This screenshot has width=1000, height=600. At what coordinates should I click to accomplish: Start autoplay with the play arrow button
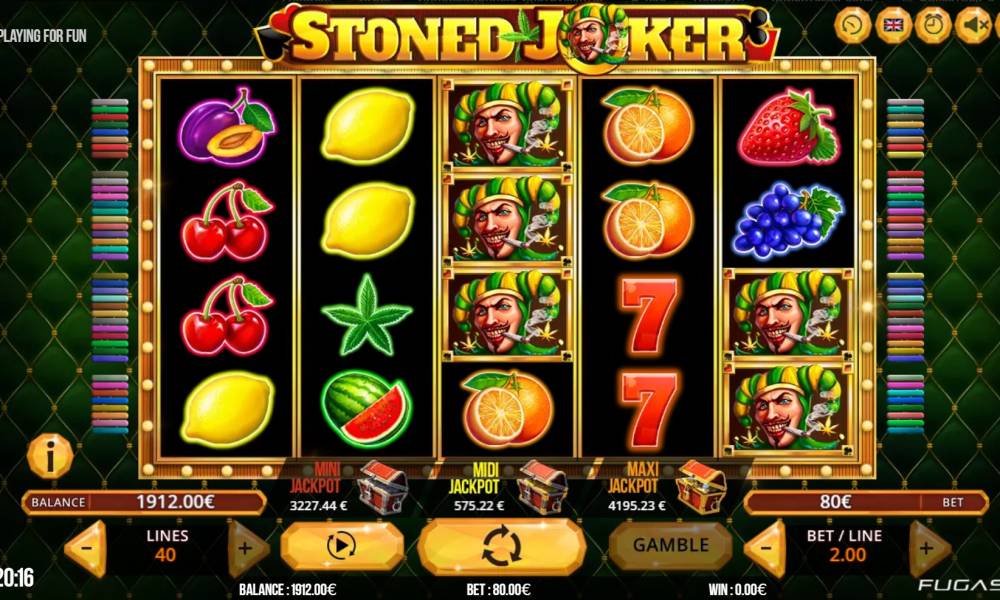click(341, 546)
